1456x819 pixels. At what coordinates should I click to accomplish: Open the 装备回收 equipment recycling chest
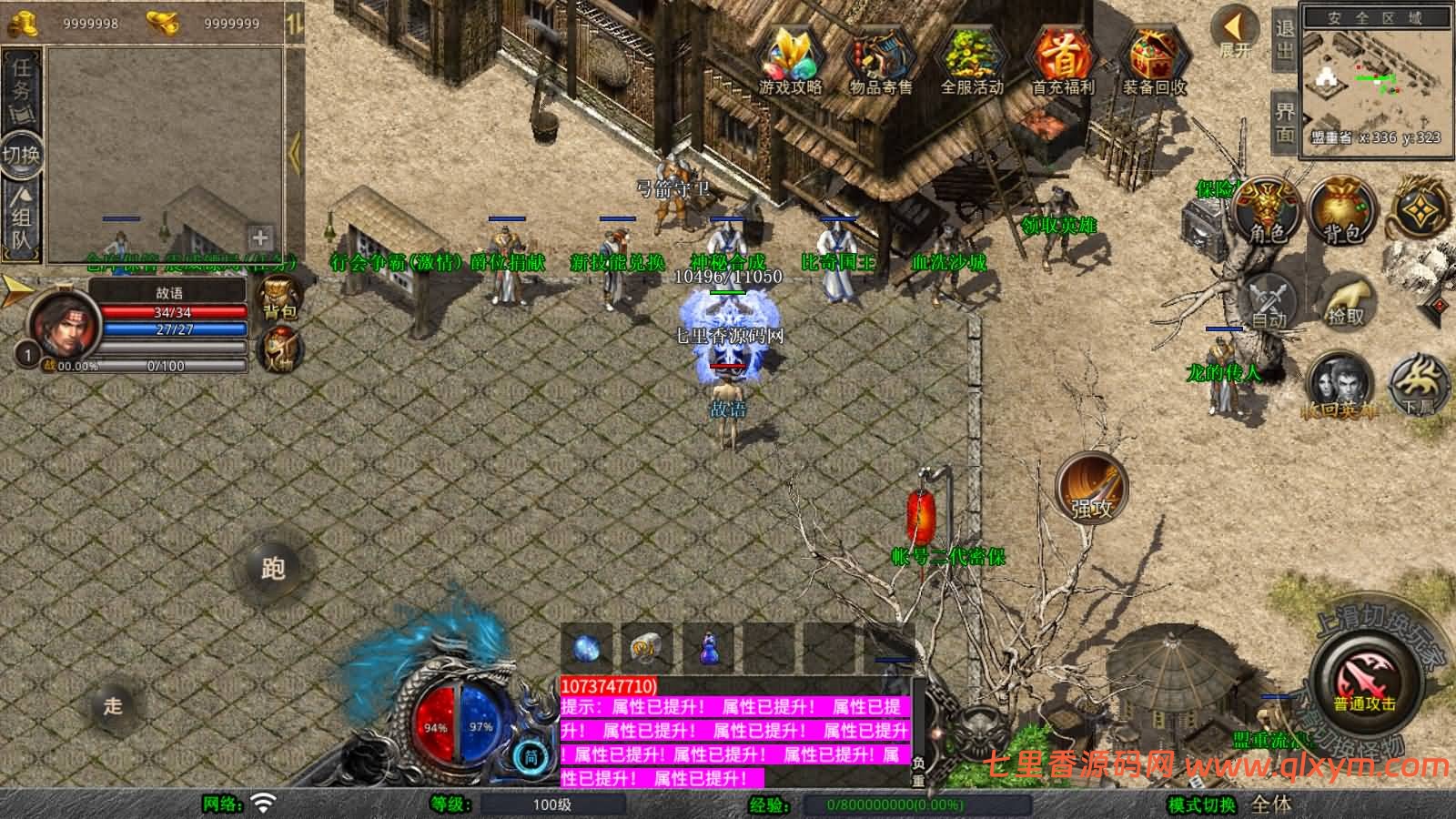coord(1154,59)
